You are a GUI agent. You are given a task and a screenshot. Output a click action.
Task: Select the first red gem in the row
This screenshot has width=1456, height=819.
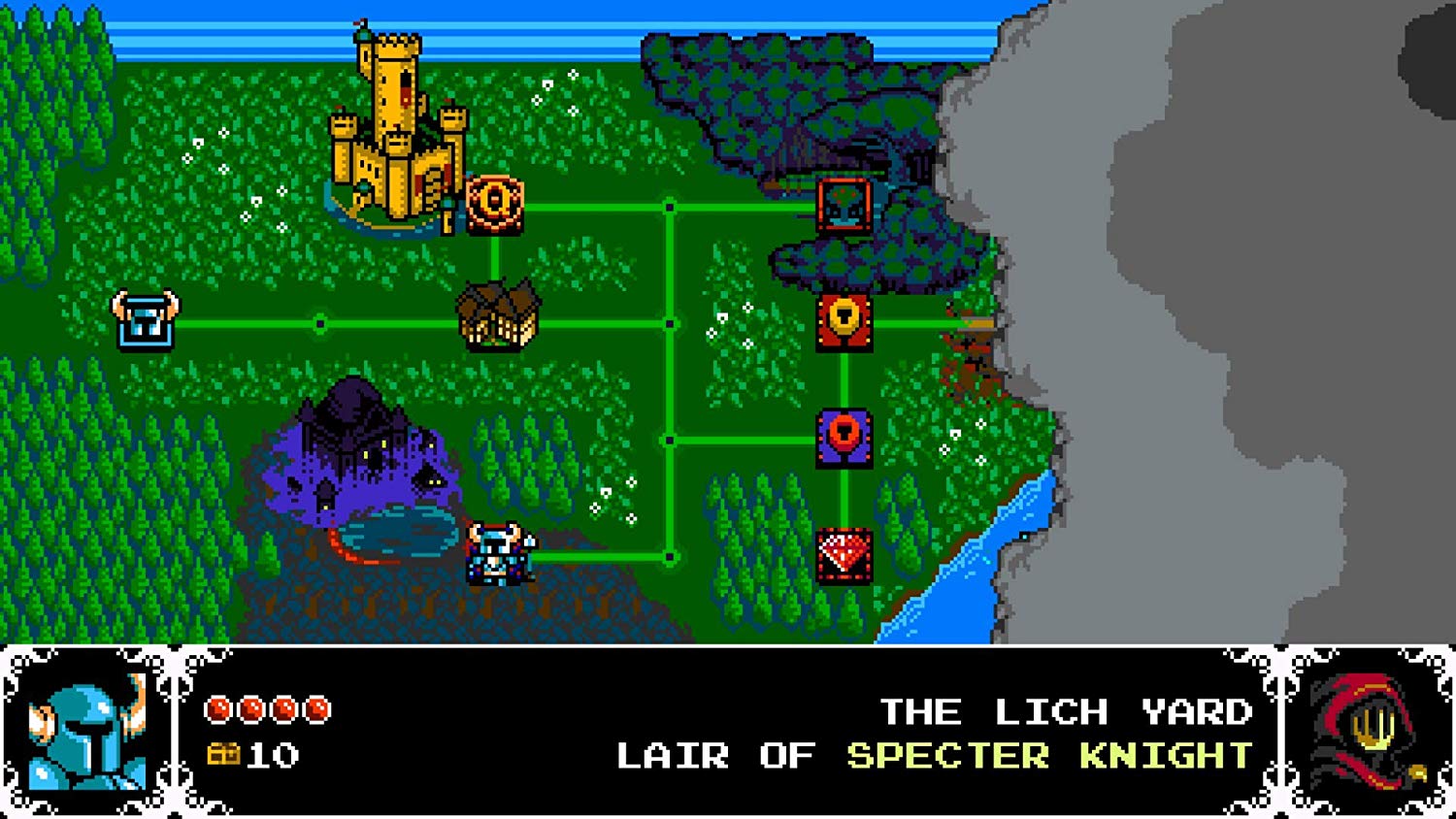tap(219, 707)
